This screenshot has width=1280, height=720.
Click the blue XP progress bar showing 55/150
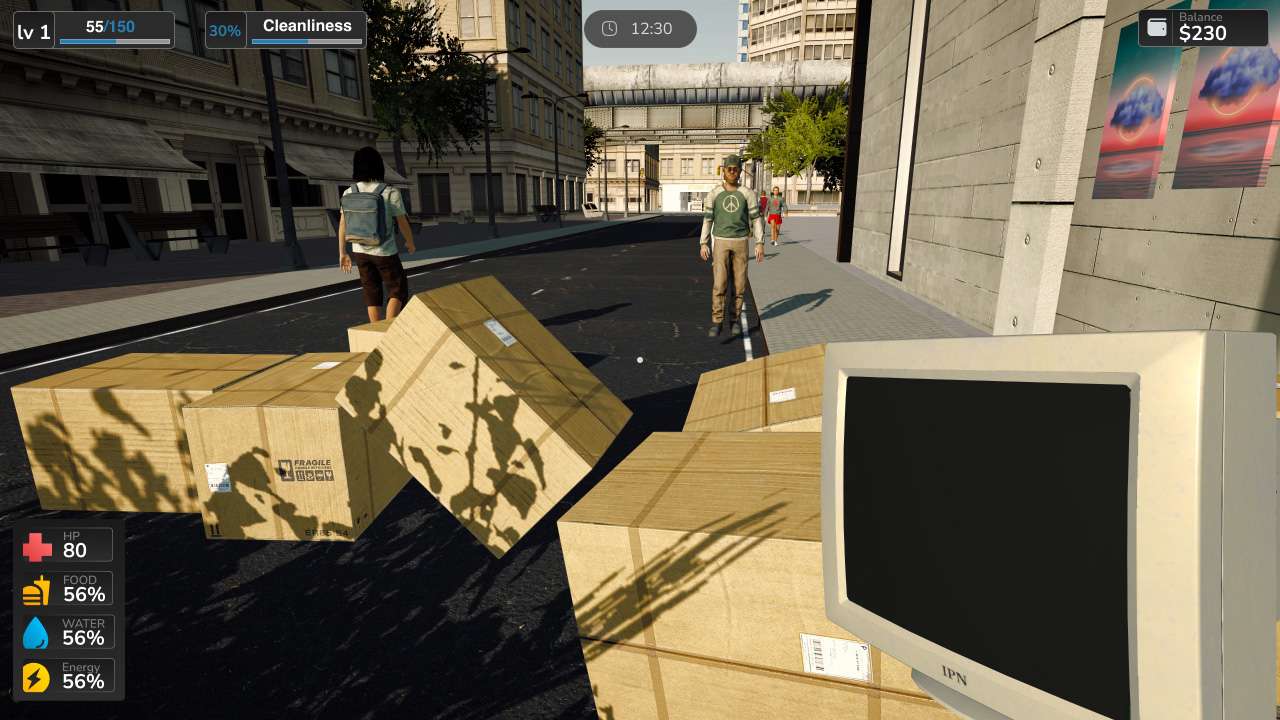[x=115, y=40]
